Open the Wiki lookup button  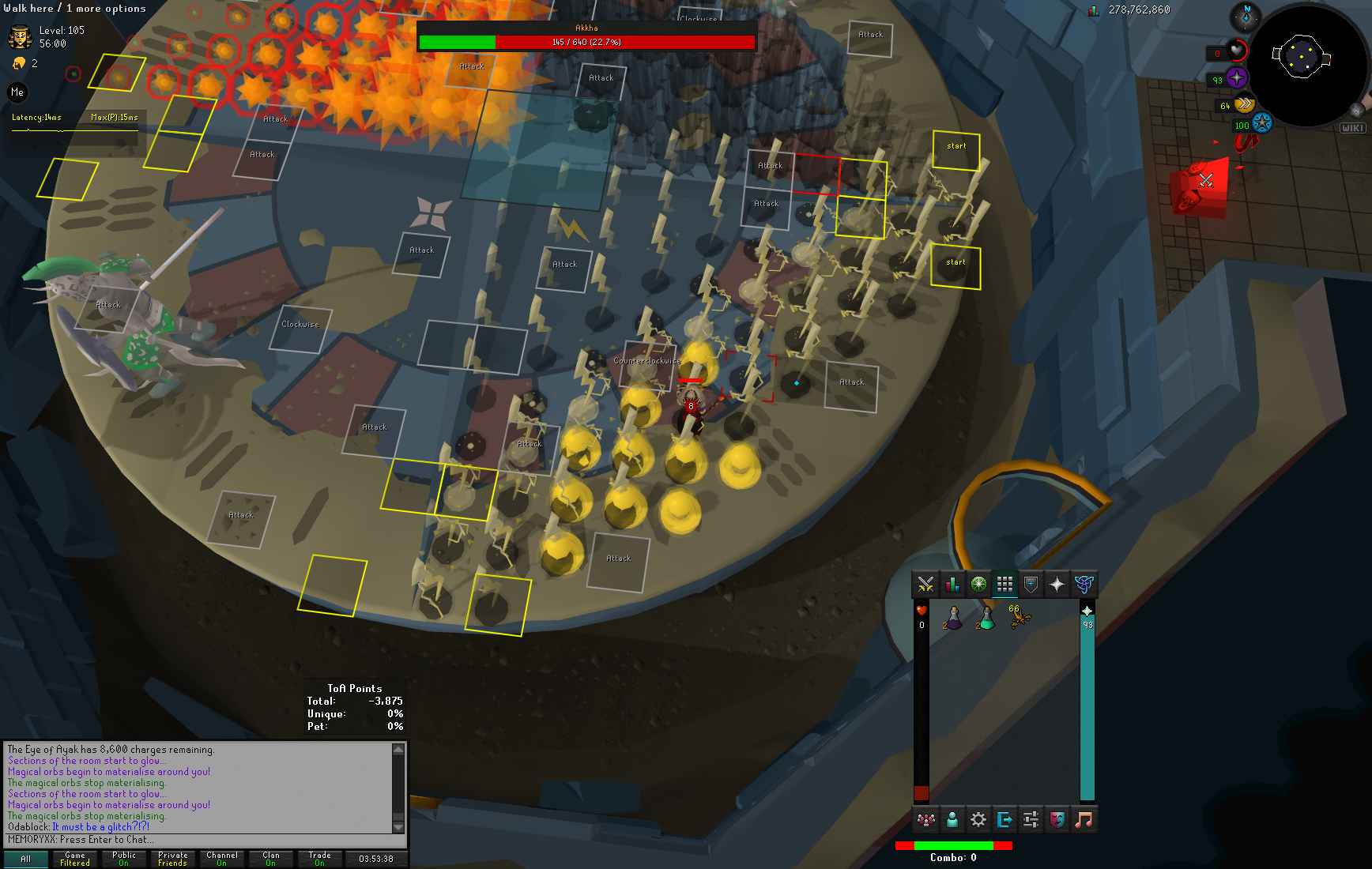pyautogui.click(x=1352, y=128)
